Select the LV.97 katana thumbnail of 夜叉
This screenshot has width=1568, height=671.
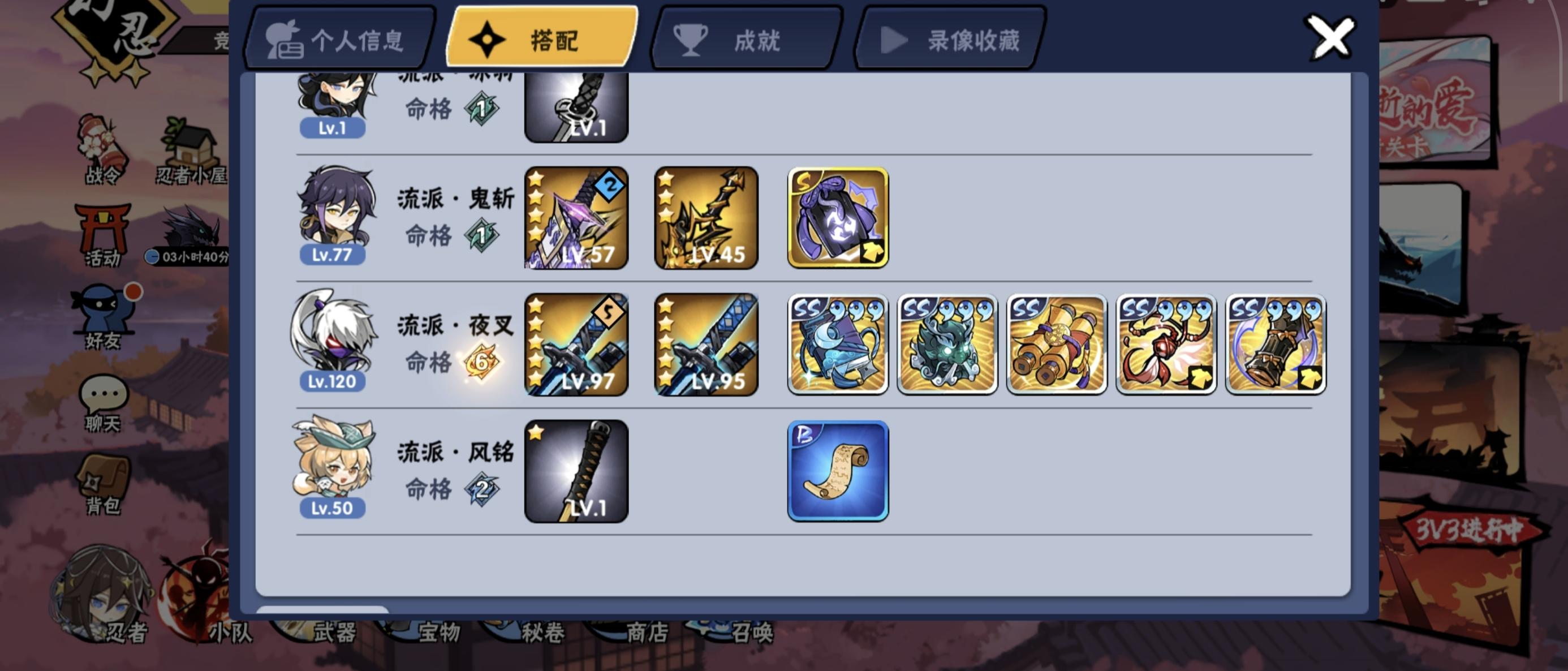[576, 344]
